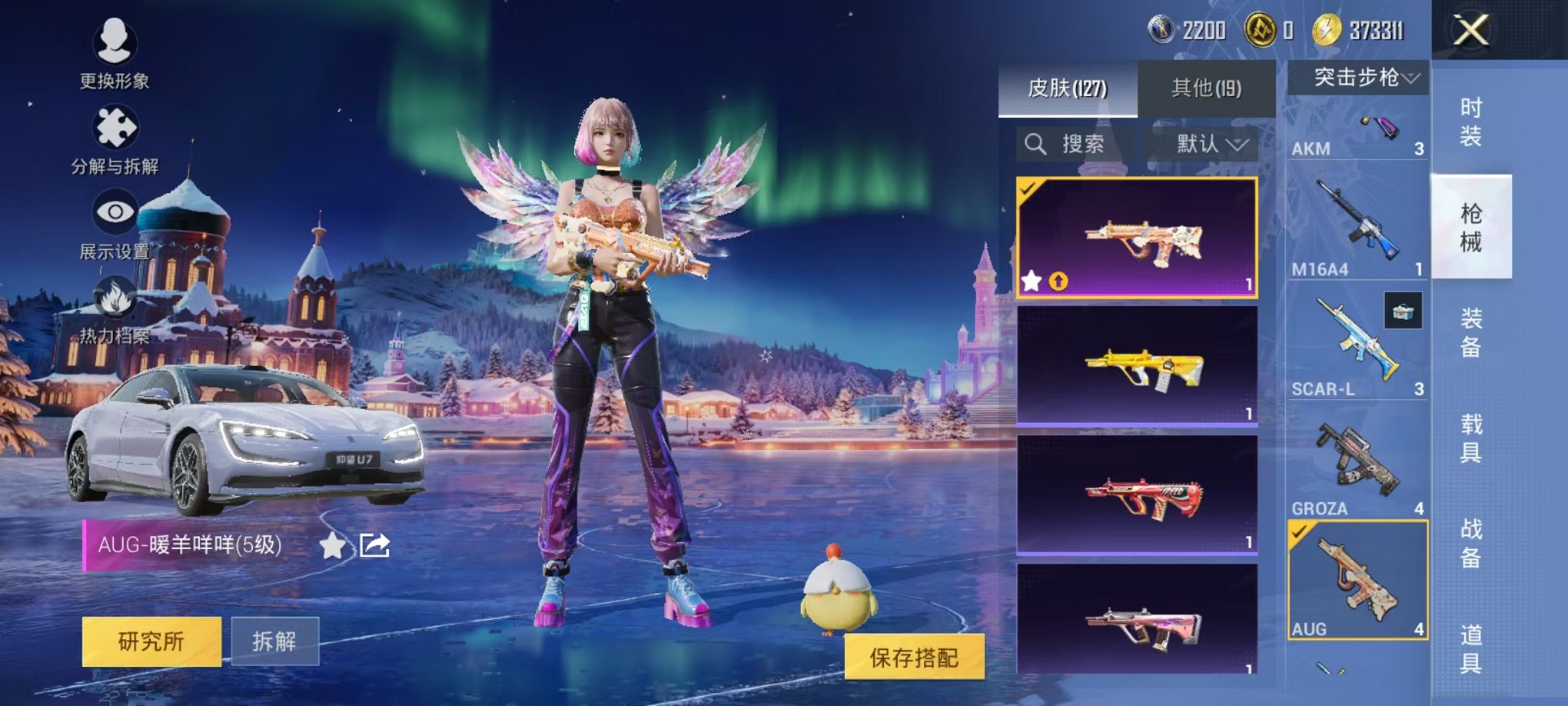
Task: Click the 搜索 search field
Action: click(x=1076, y=144)
